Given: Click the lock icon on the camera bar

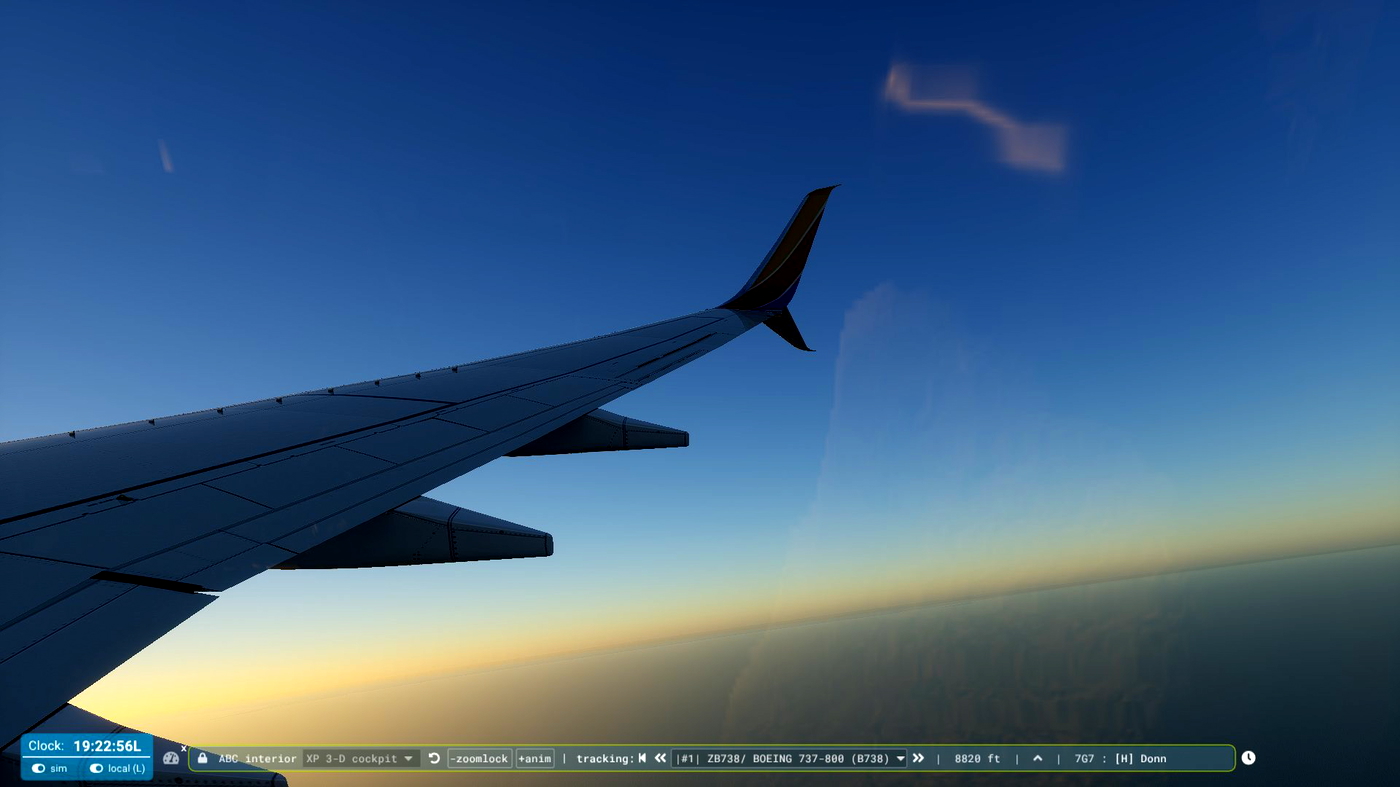Looking at the screenshot, I should click(x=201, y=758).
